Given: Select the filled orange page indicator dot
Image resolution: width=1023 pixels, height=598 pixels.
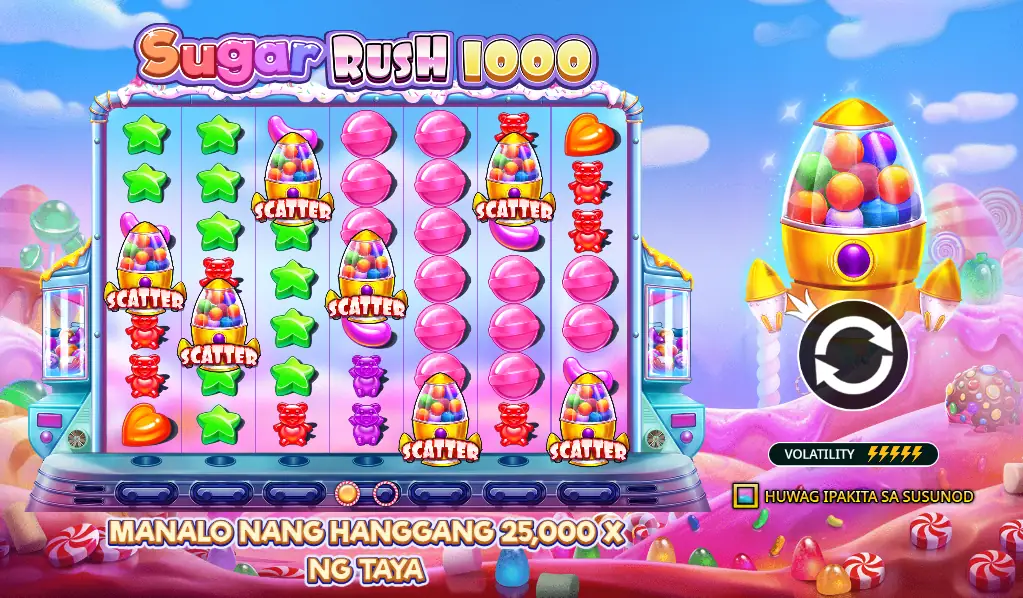Looking at the screenshot, I should (347, 492).
